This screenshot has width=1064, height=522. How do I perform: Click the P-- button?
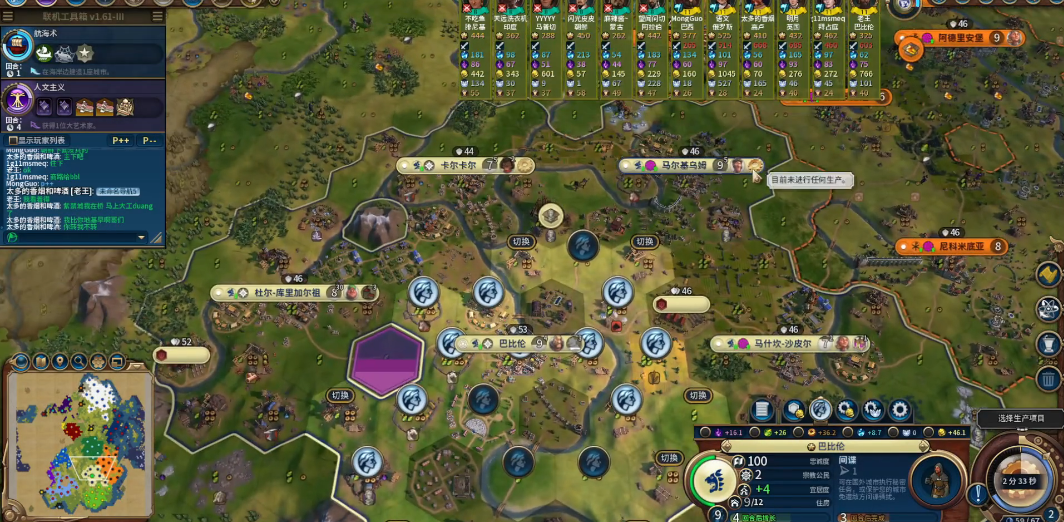click(149, 141)
